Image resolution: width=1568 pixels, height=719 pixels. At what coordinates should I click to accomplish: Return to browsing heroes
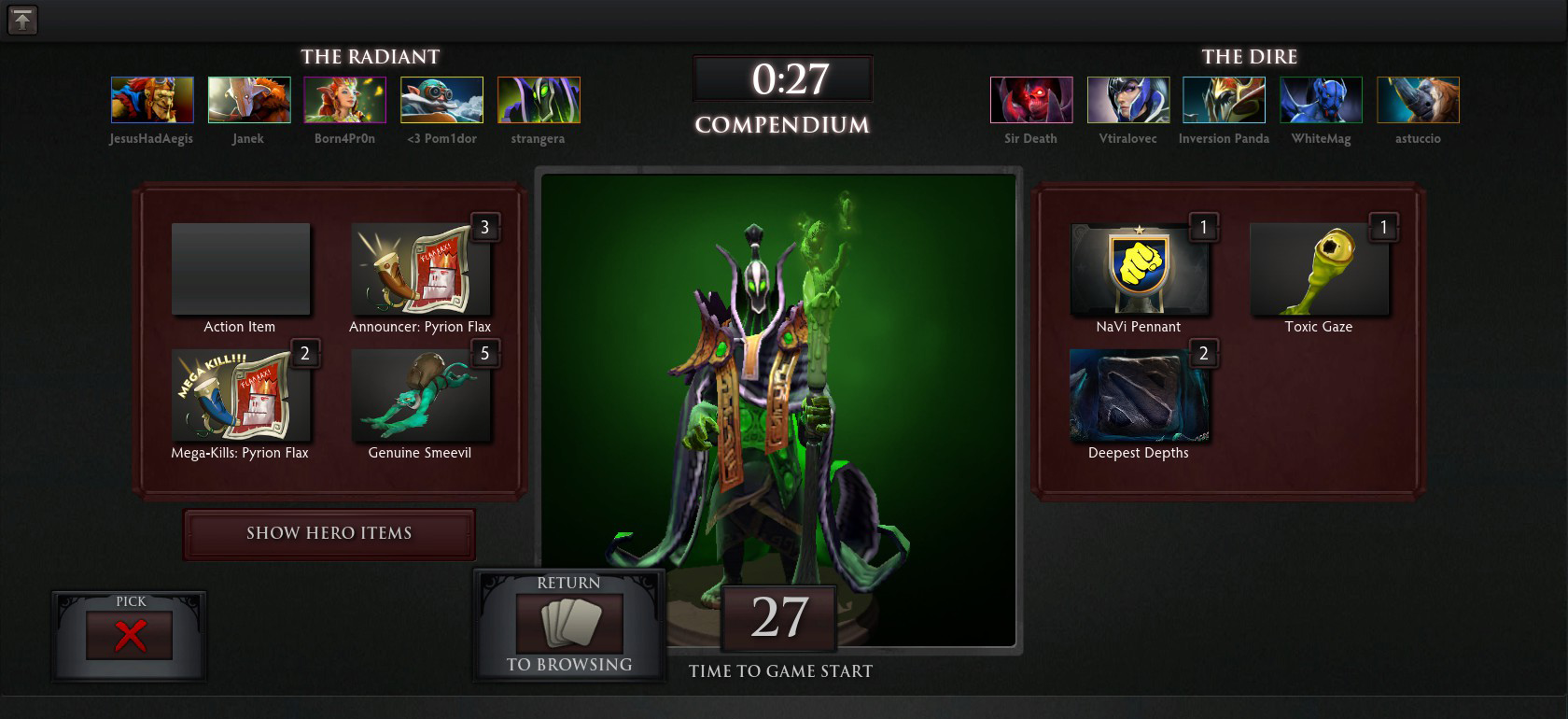tap(569, 625)
